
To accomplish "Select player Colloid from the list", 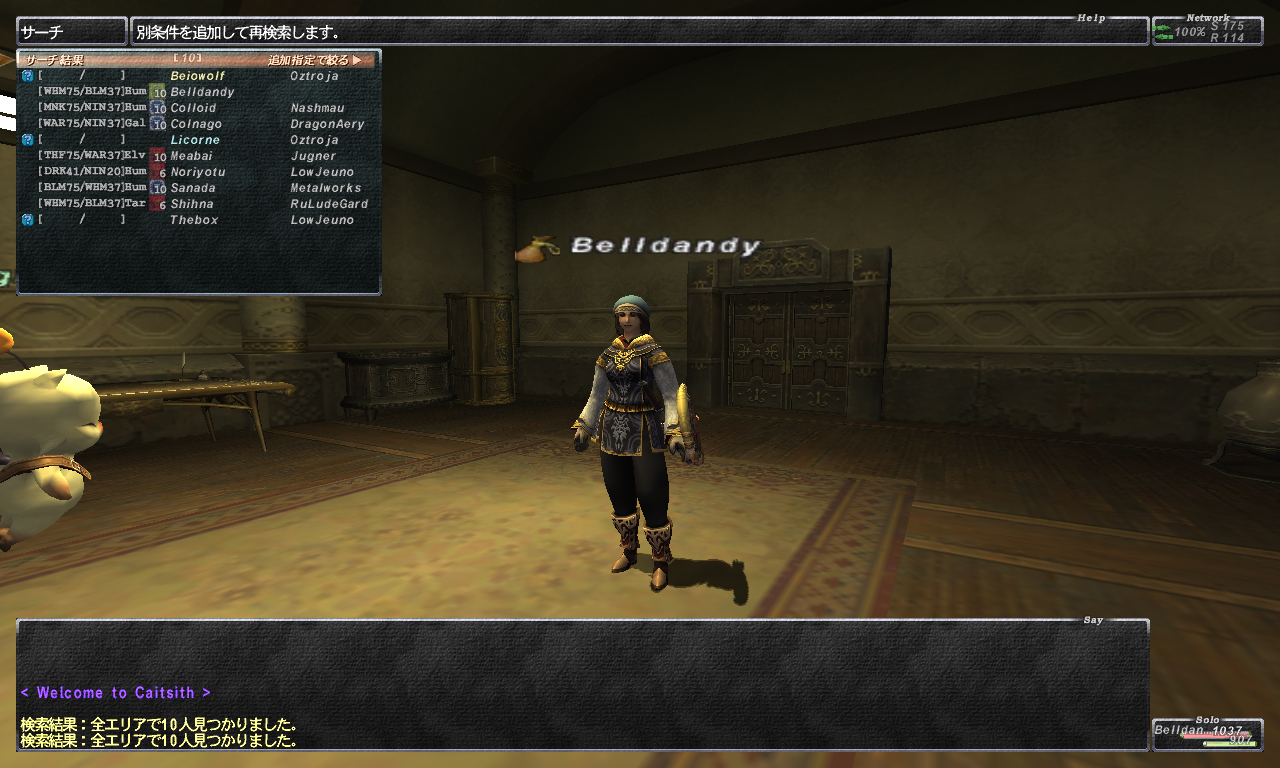I will coord(194,108).
